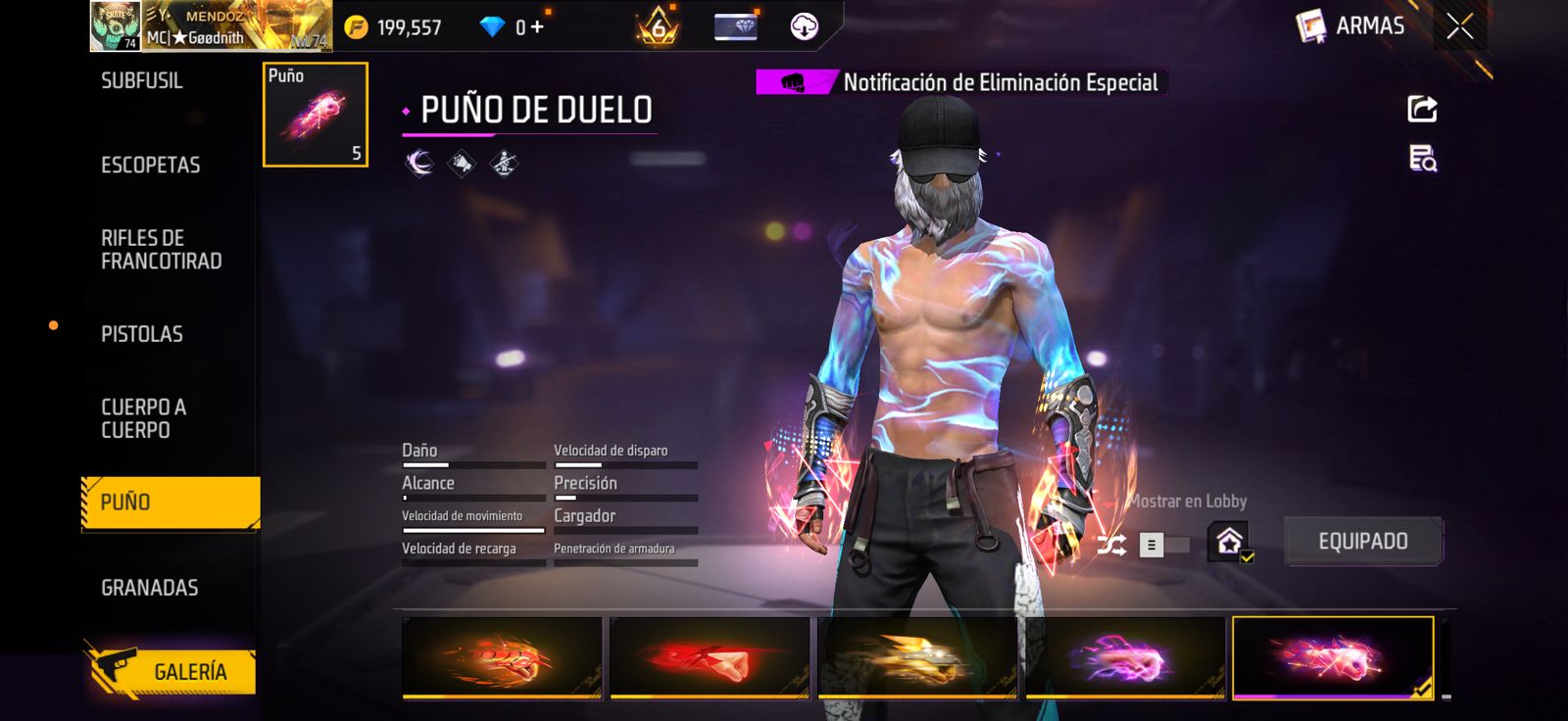Switch to CUERPO A CUERPO weapons
This screenshot has width=1568, height=721.
pyautogui.click(x=143, y=418)
